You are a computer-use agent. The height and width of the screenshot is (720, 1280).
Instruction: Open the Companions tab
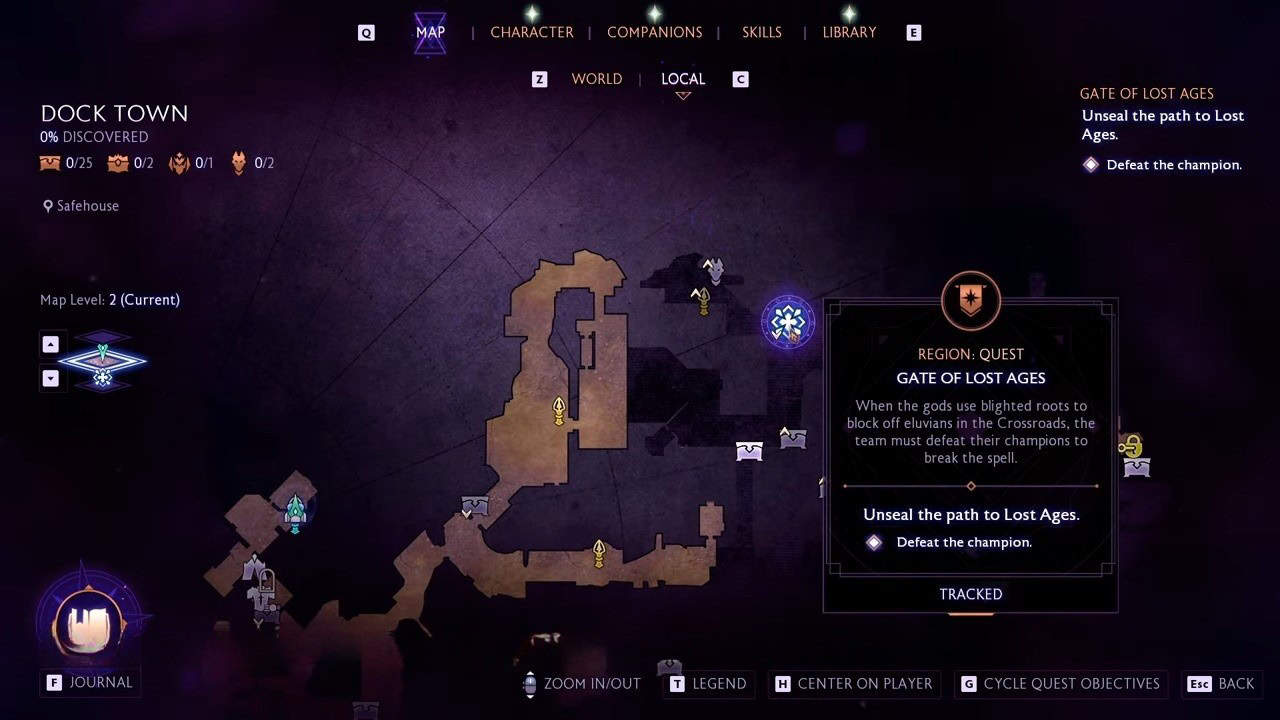654,32
